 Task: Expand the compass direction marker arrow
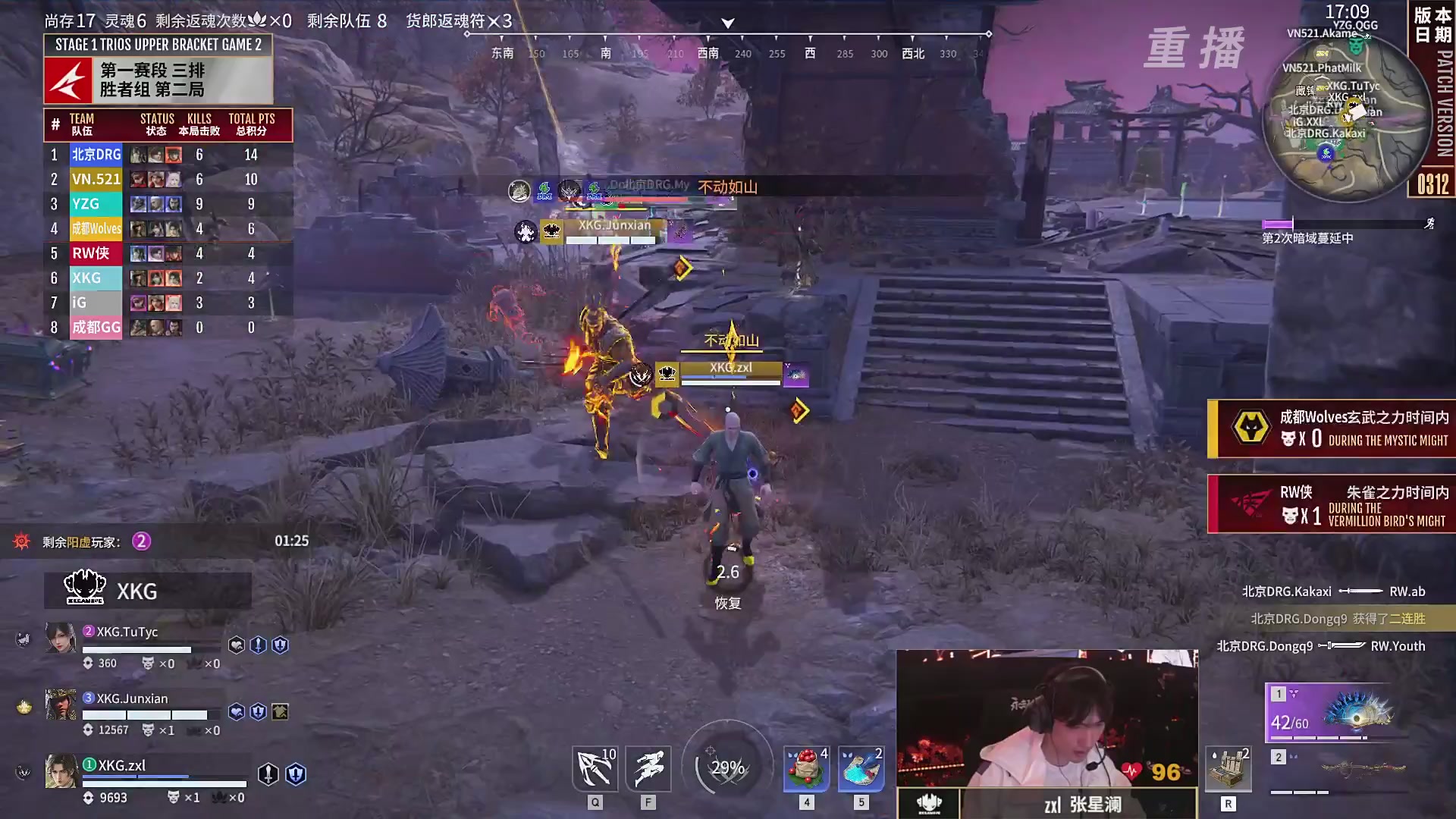(726, 24)
